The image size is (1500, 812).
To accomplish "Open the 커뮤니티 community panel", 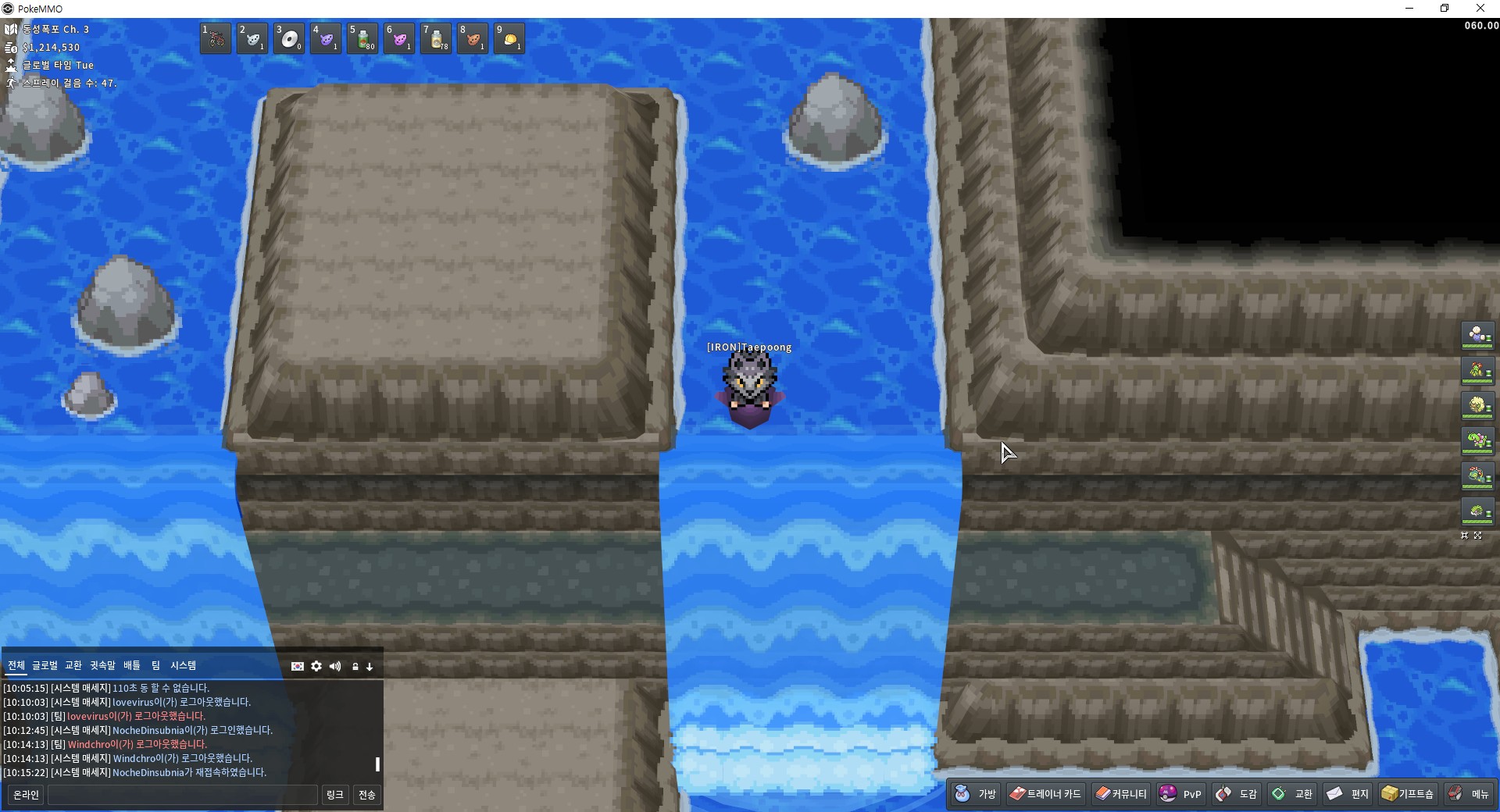I will [x=1121, y=794].
